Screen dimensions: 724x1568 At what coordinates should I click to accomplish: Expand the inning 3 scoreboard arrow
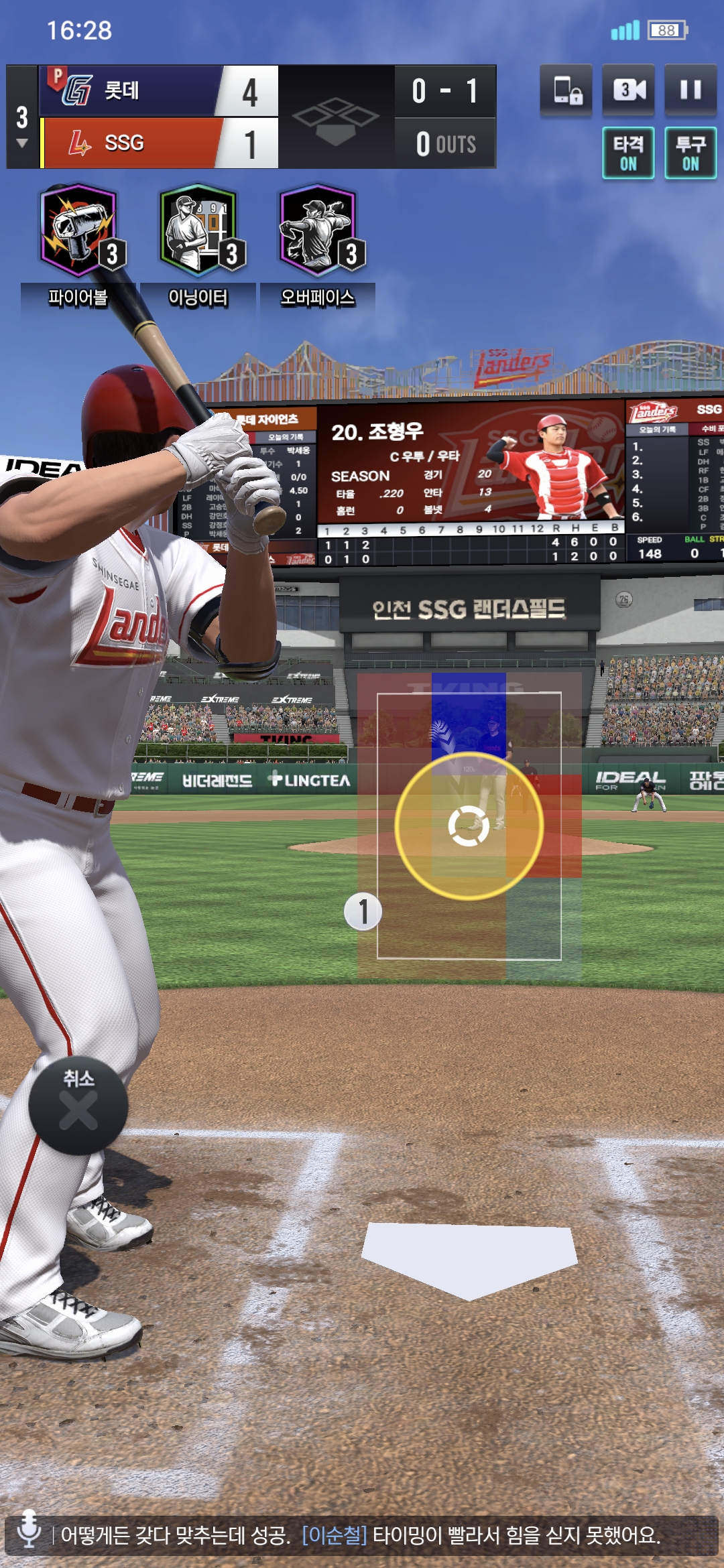tap(22, 143)
